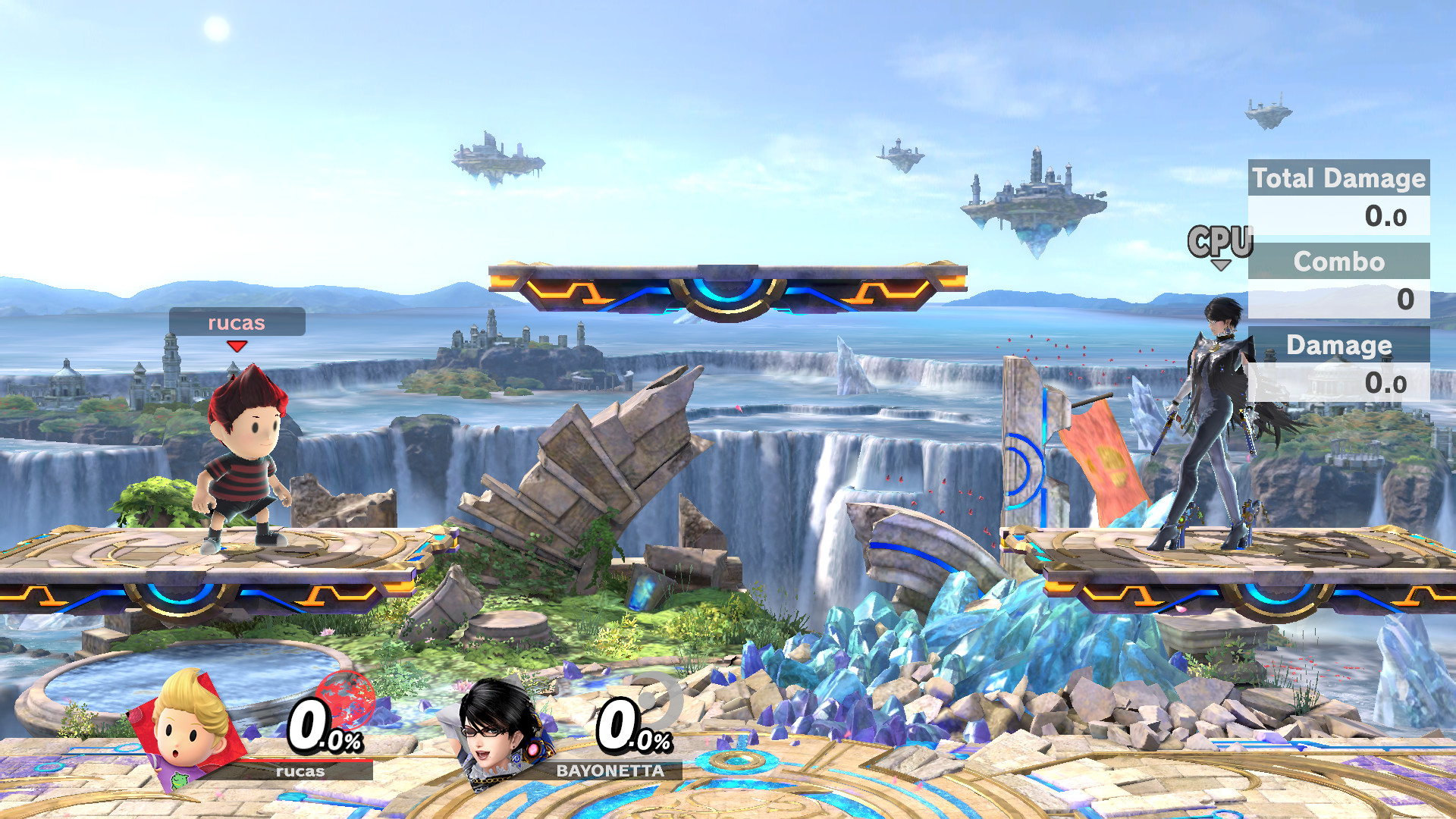Toggle the Combo counter panel
Screen dimensions: 1456x819
[1338, 263]
